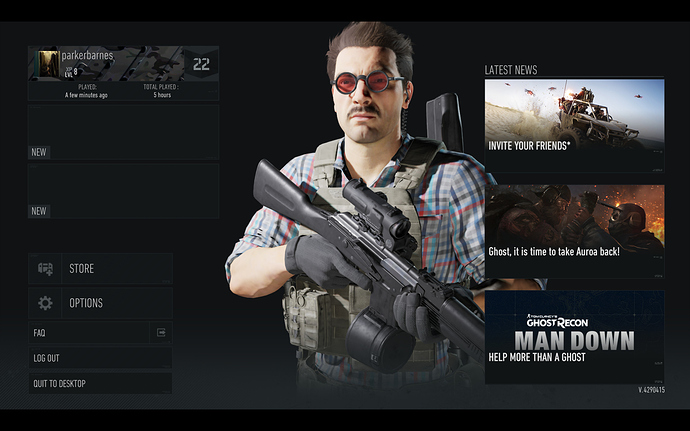
Task: Select the parkerbarnes save profile
Action: pyautogui.click(x=123, y=73)
